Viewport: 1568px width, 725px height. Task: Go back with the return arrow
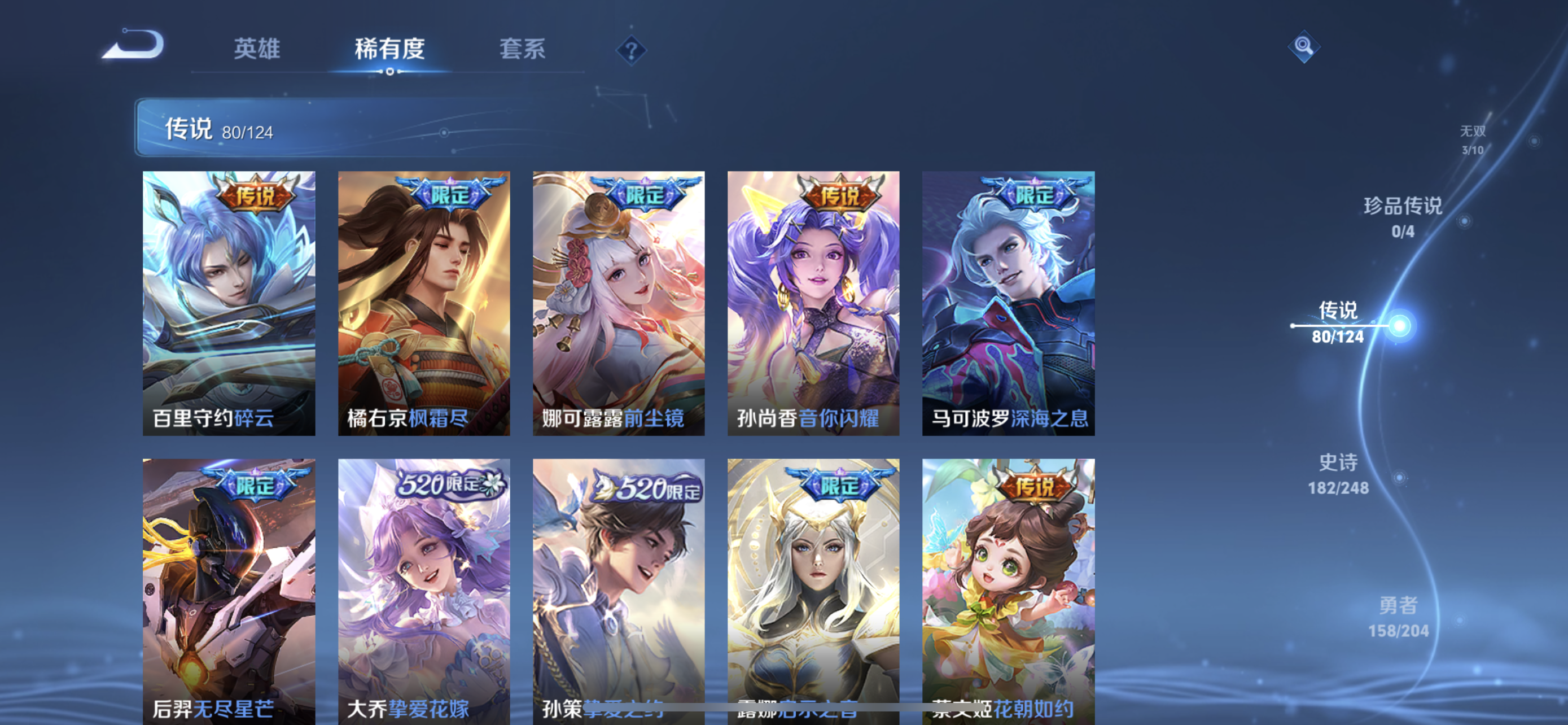coord(134,46)
